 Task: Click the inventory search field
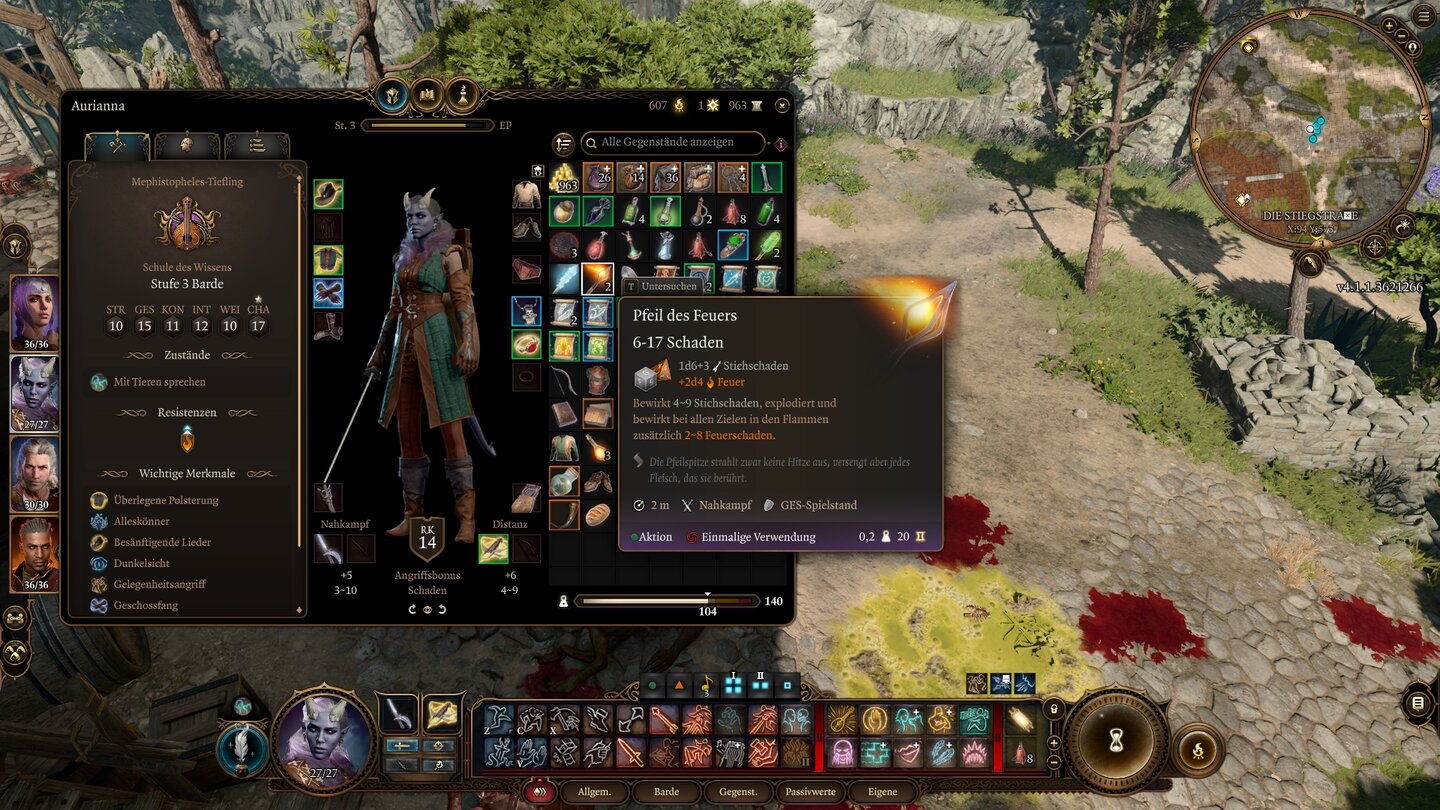coord(672,143)
